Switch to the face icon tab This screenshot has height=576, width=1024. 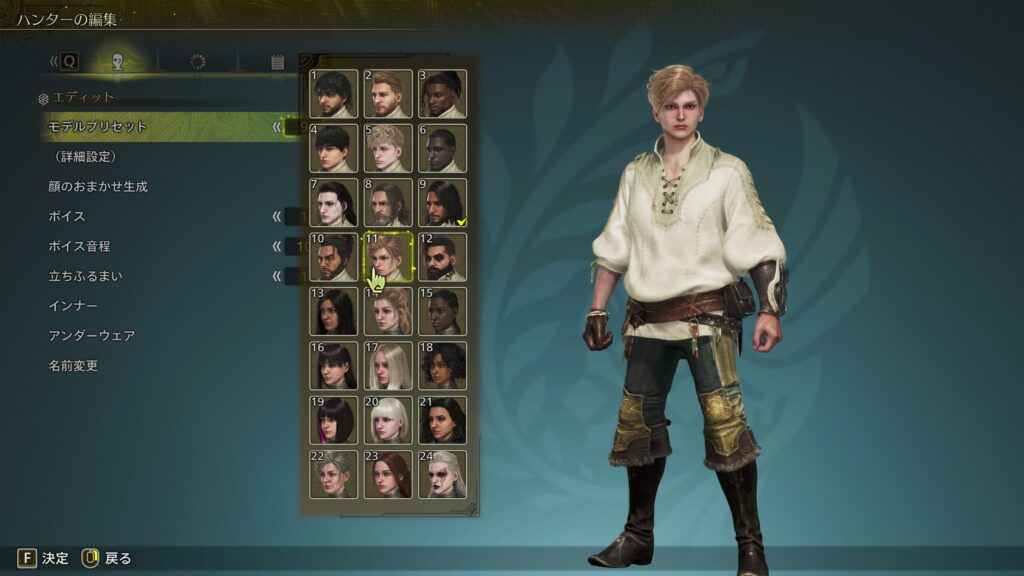pos(117,62)
